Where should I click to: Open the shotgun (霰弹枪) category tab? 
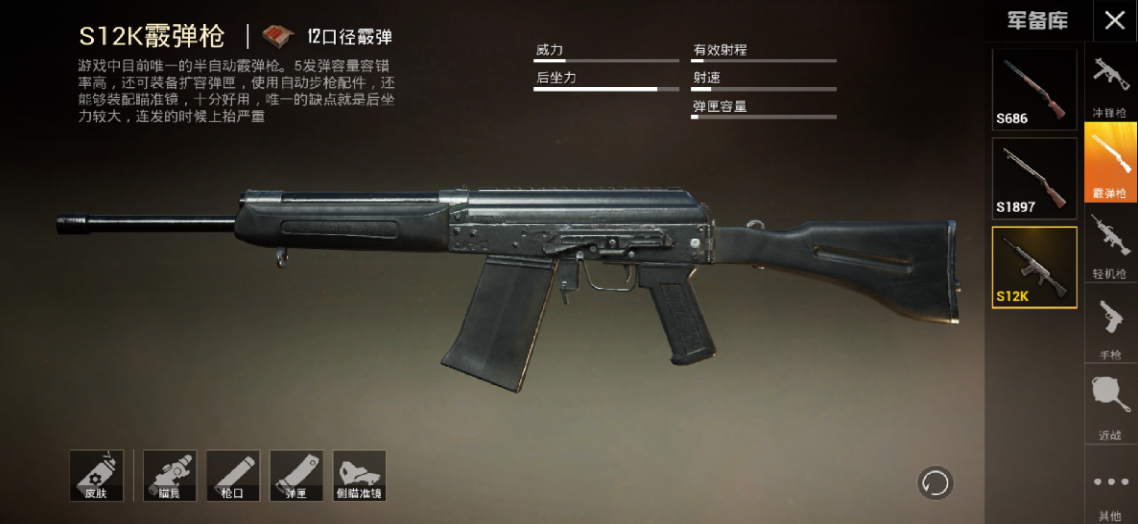tap(1110, 162)
